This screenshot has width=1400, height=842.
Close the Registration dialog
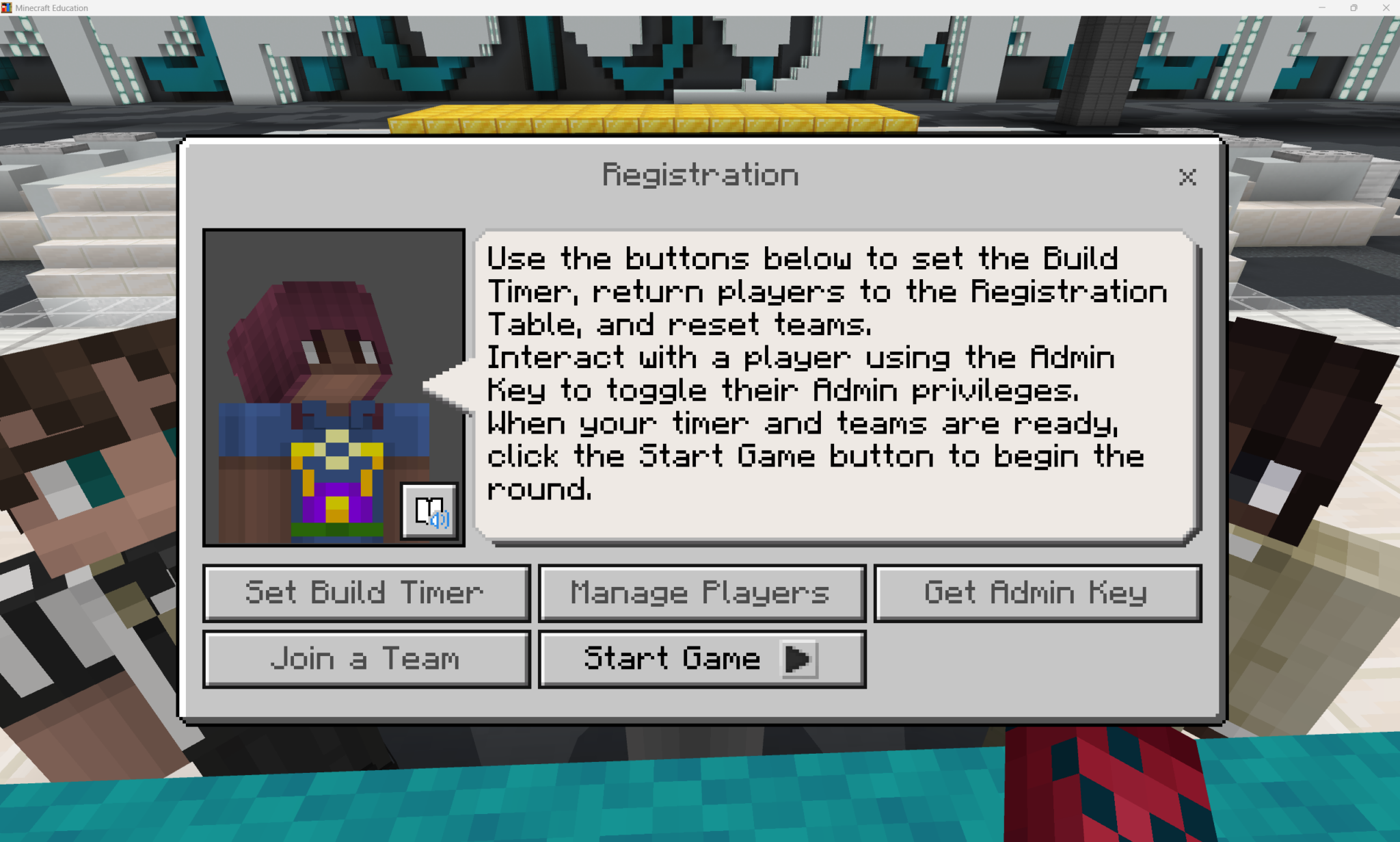1187,177
